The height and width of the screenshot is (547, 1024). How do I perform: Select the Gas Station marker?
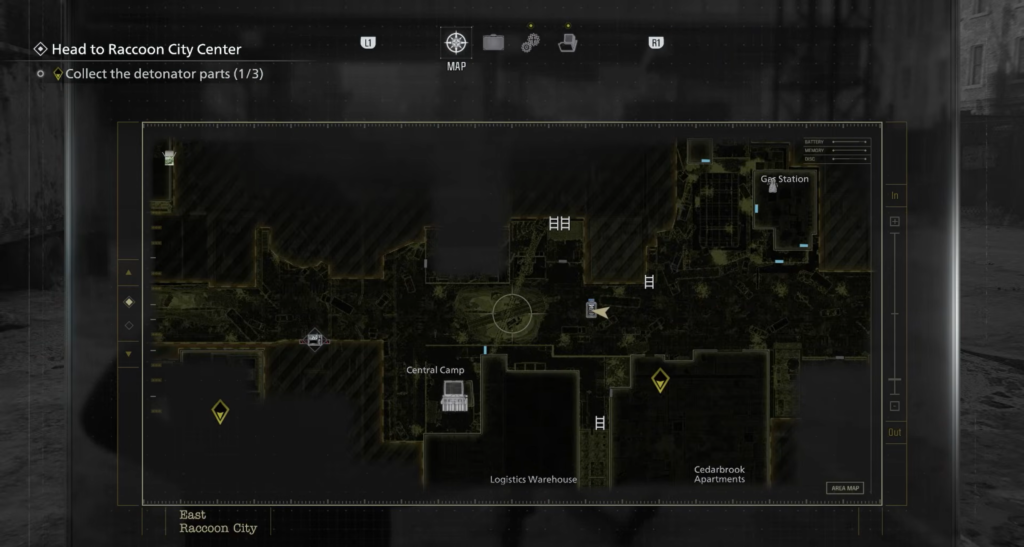772,186
